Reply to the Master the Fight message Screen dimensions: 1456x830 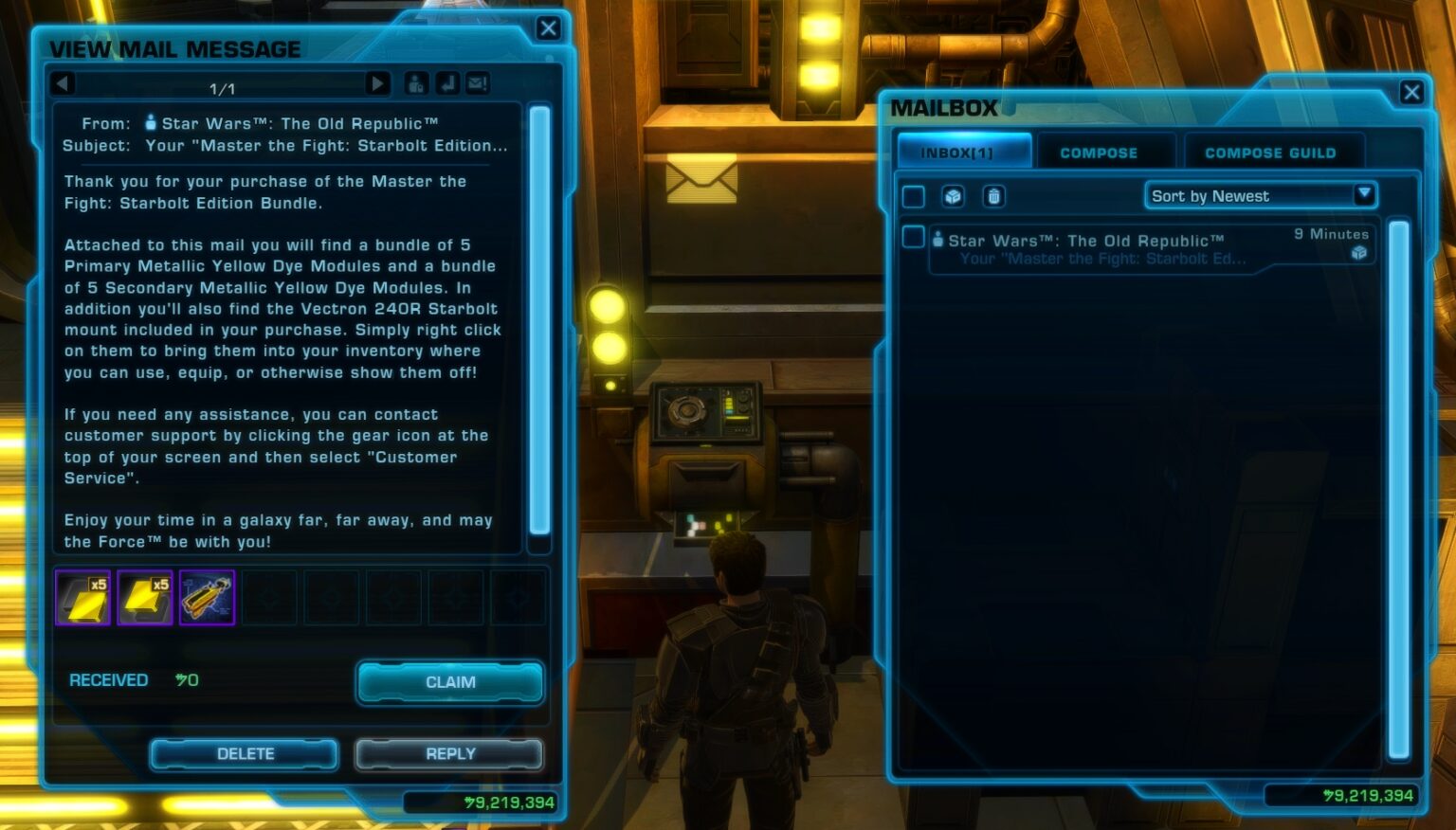pyautogui.click(x=449, y=753)
